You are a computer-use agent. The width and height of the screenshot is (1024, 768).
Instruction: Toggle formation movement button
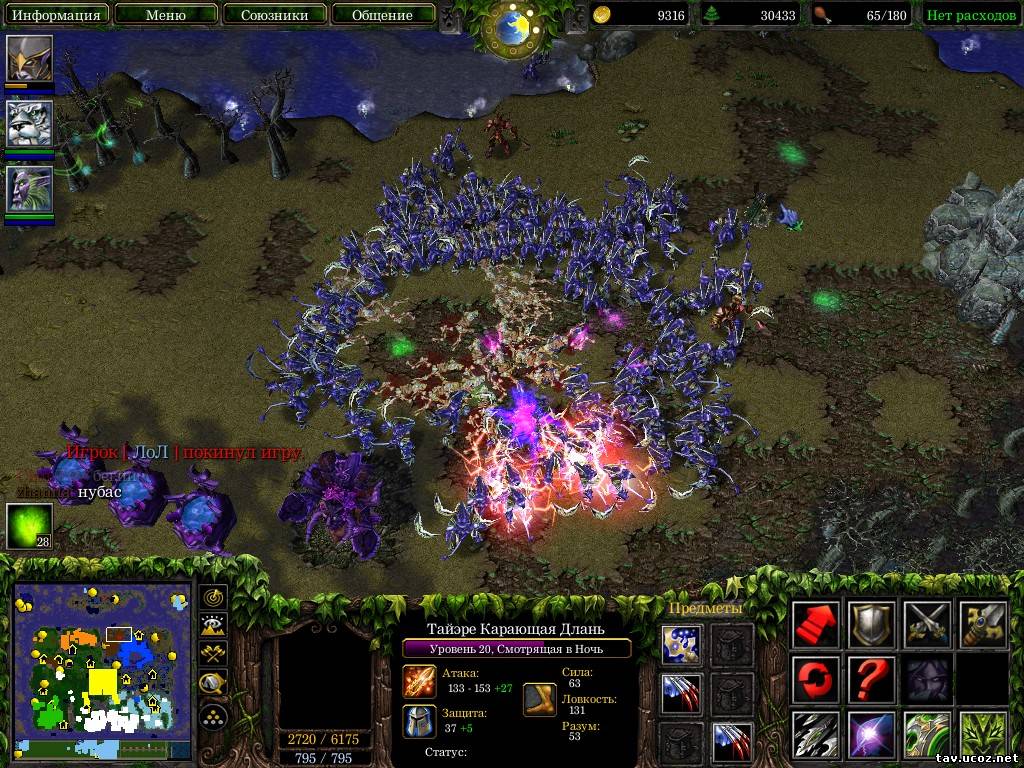coord(213,715)
